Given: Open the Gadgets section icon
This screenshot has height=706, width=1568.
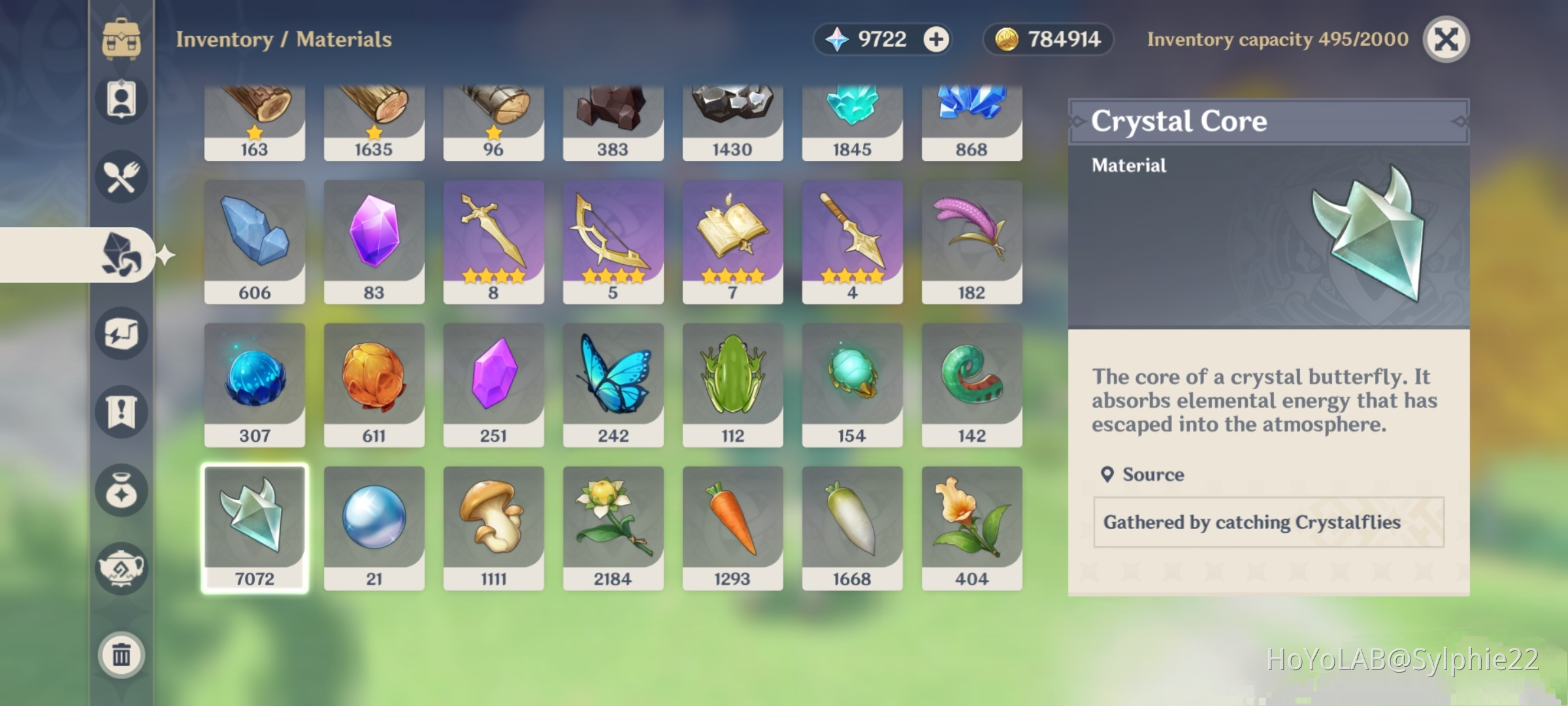Looking at the screenshot, I should (x=122, y=333).
